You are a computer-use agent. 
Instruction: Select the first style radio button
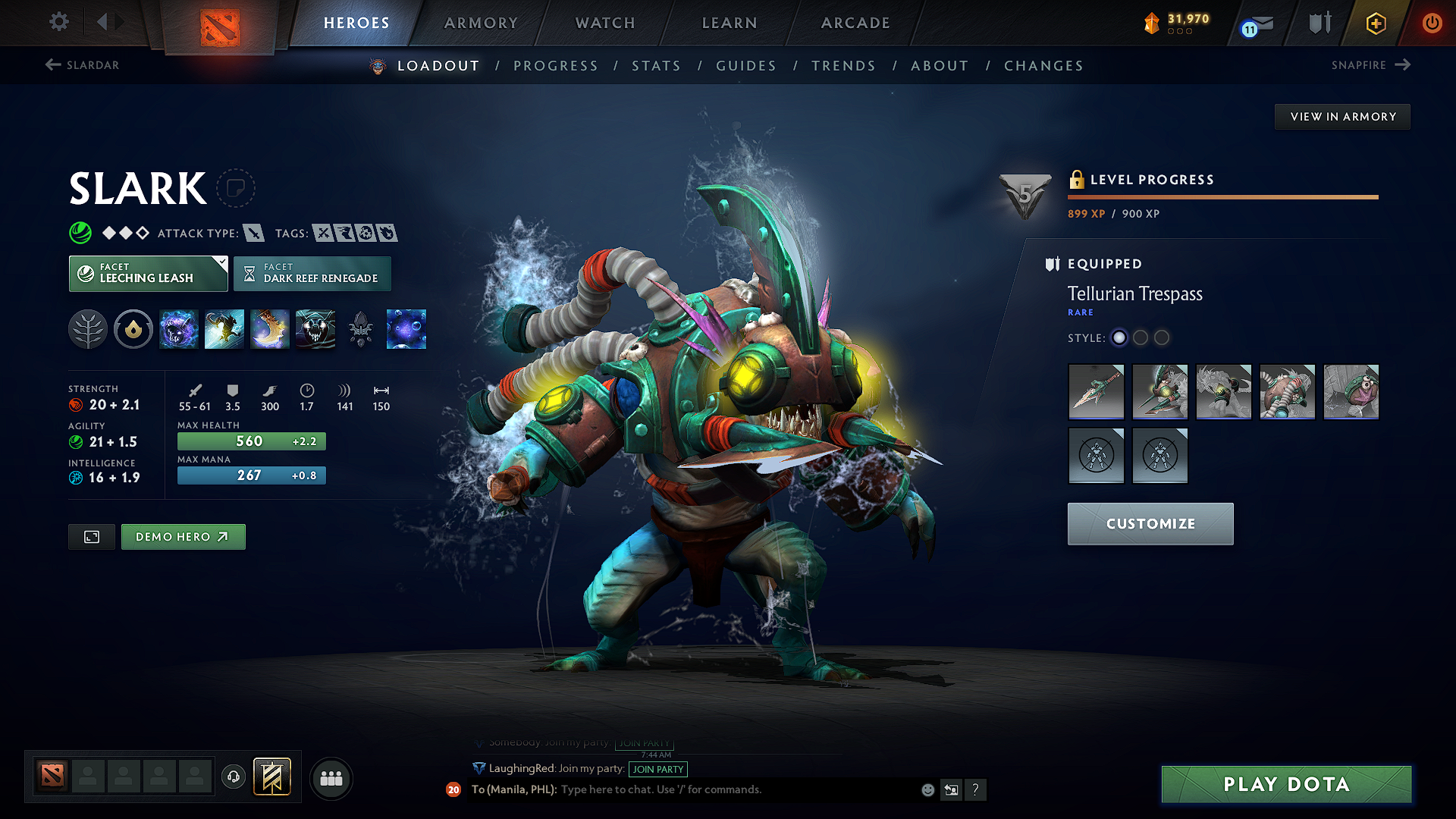coord(1119,338)
